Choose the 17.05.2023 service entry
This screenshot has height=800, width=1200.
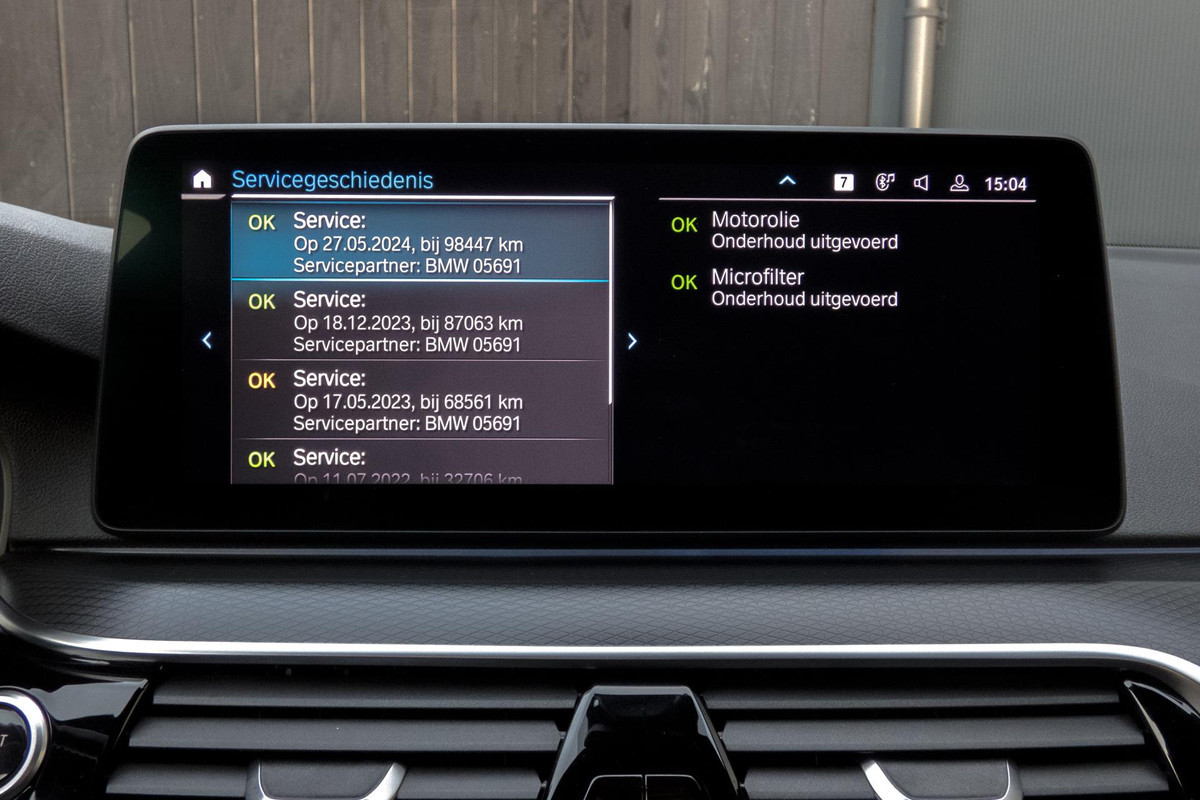click(420, 401)
